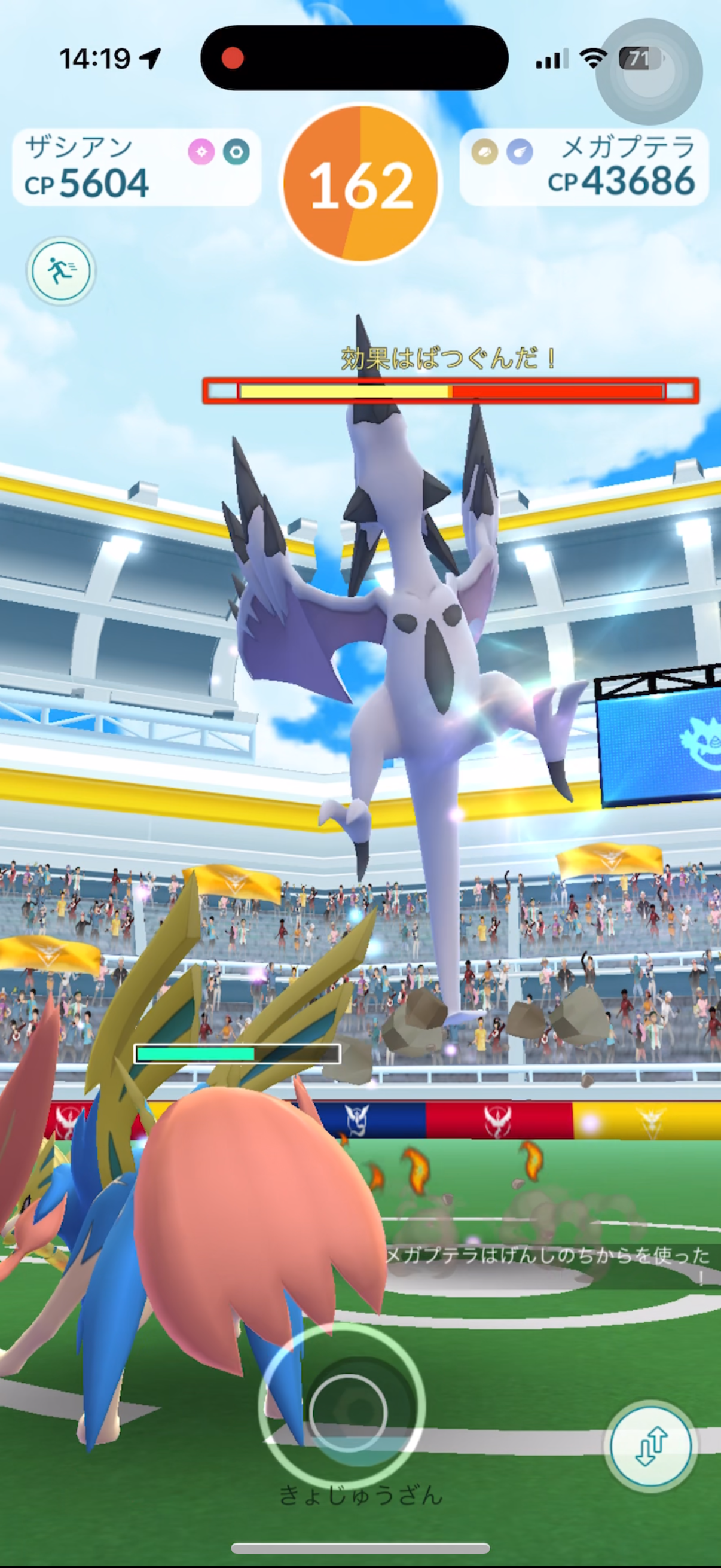Tap the grey AssistiveTouch circle overlay
Viewport: 721px width, 1568px height.
[x=649, y=72]
